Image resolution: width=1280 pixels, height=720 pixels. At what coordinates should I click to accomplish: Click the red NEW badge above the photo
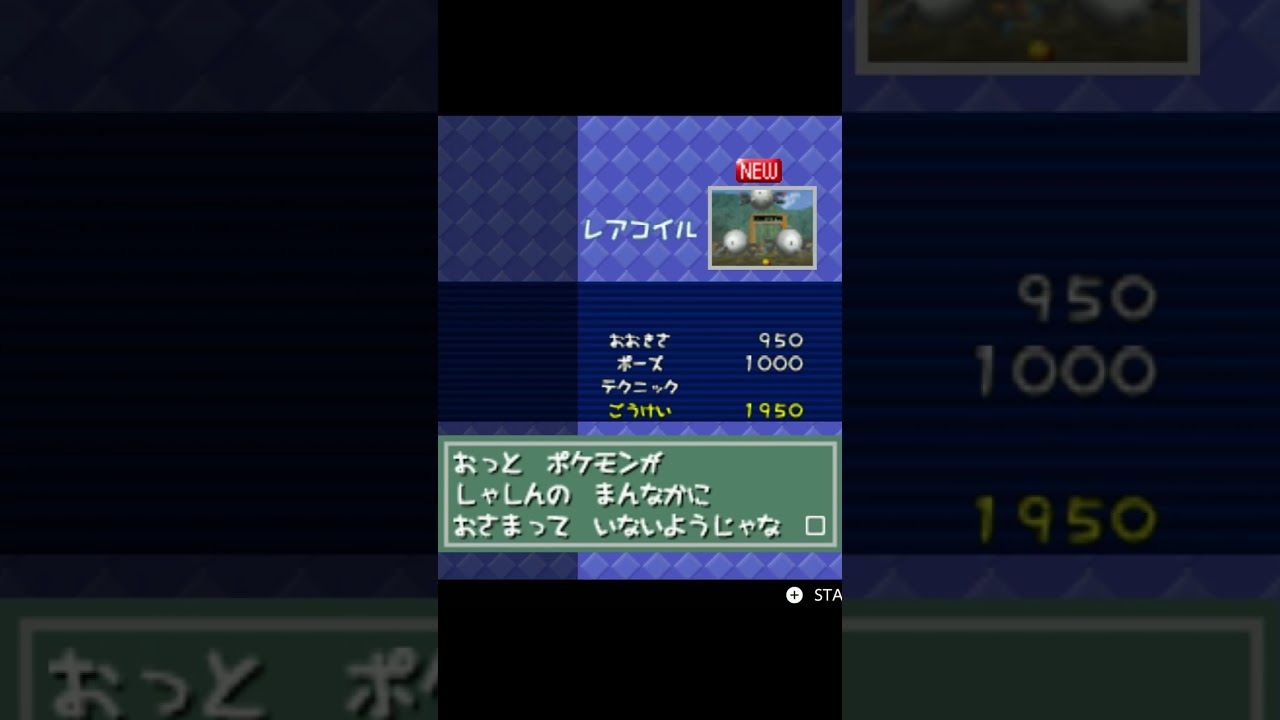pos(757,170)
